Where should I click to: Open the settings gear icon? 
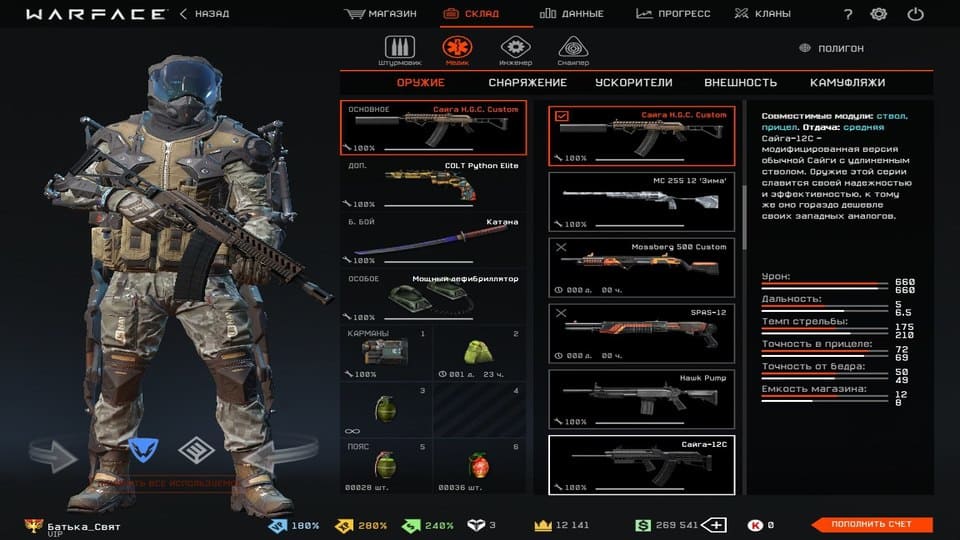(879, 14)
